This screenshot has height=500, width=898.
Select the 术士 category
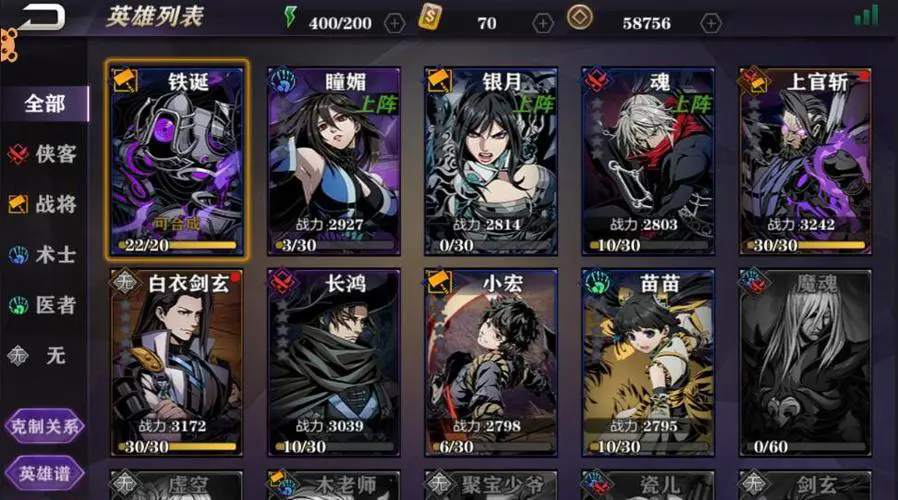pos(45,254)
